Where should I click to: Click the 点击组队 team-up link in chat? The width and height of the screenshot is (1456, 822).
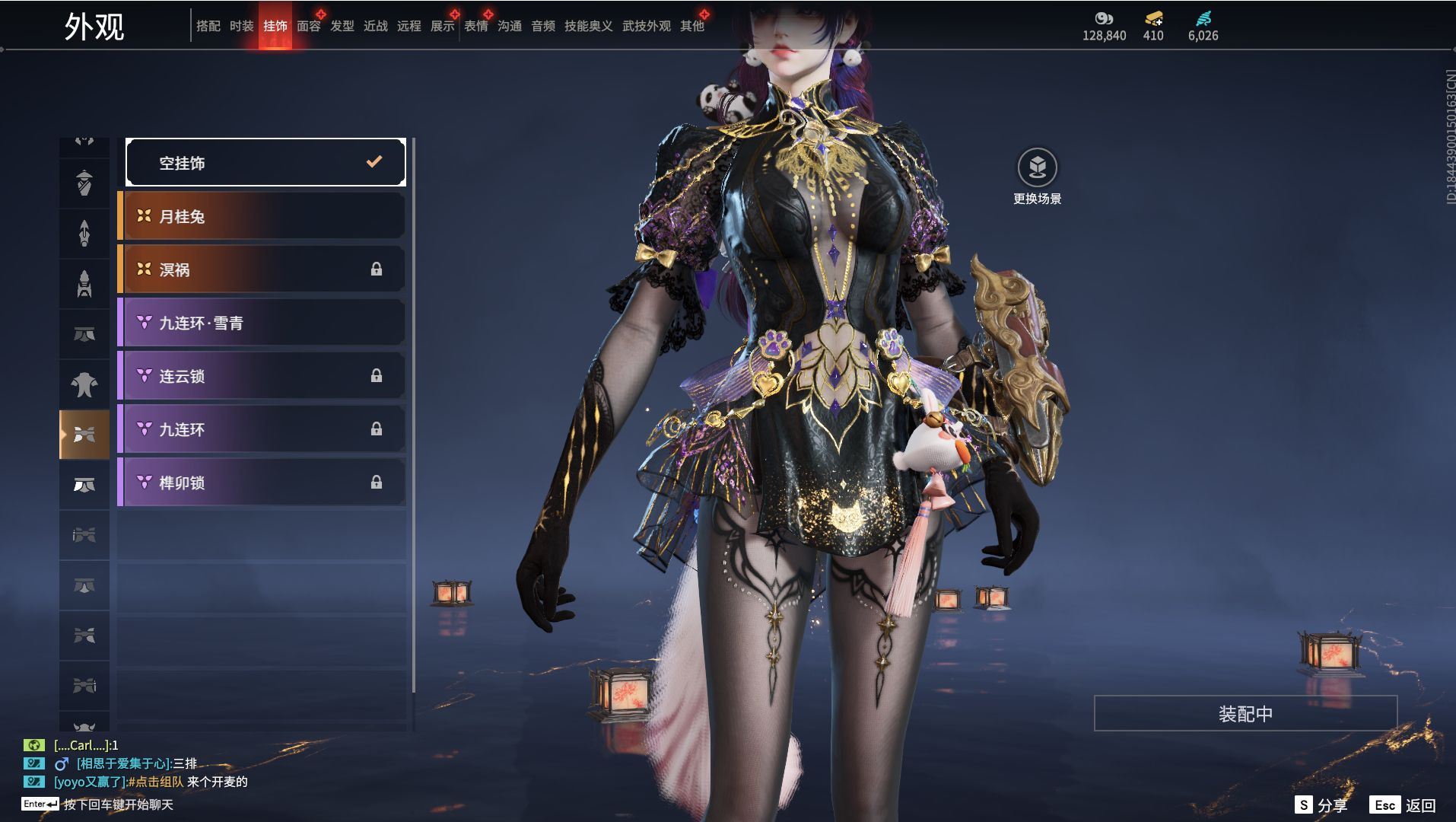[x=155, y=782]
